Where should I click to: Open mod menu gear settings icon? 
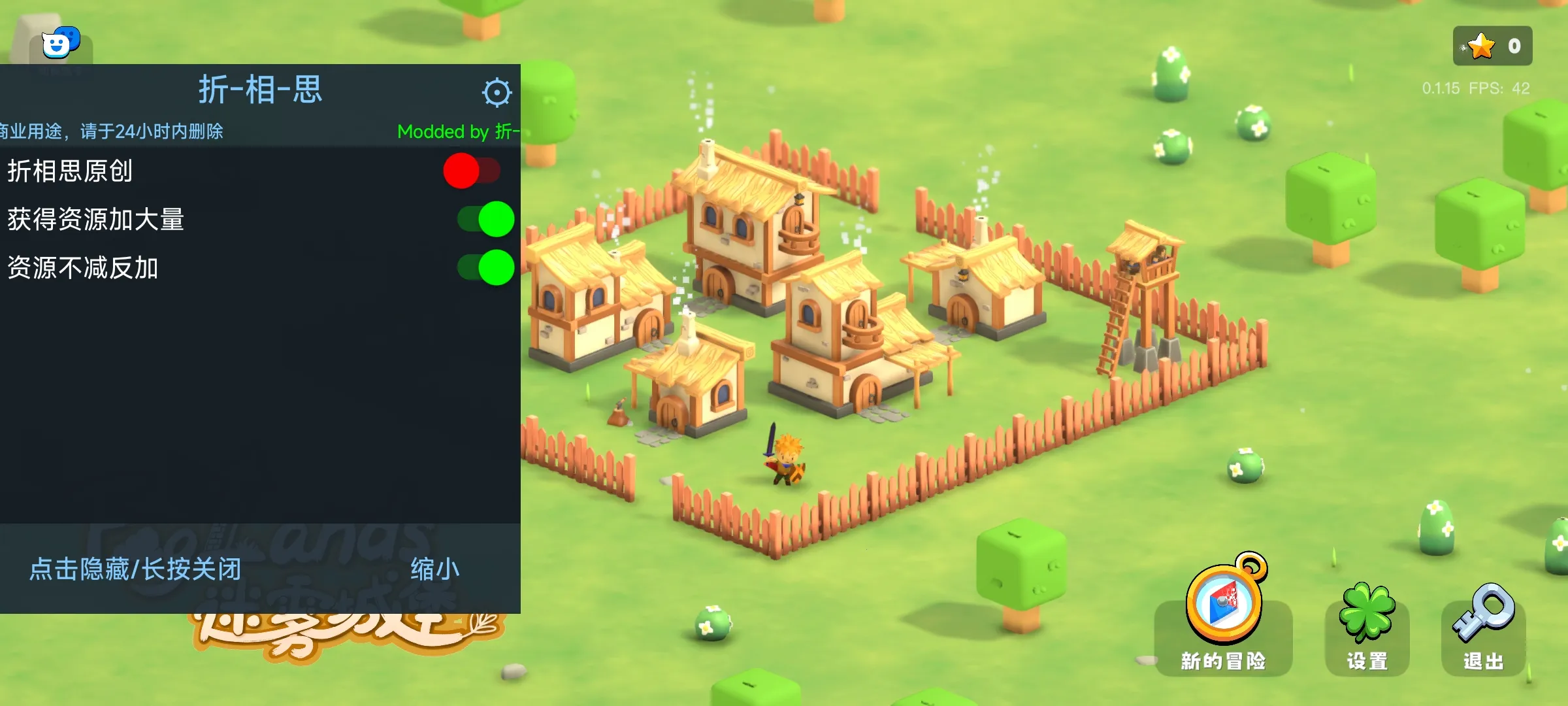pyautogui.click(x=497, y=92)
